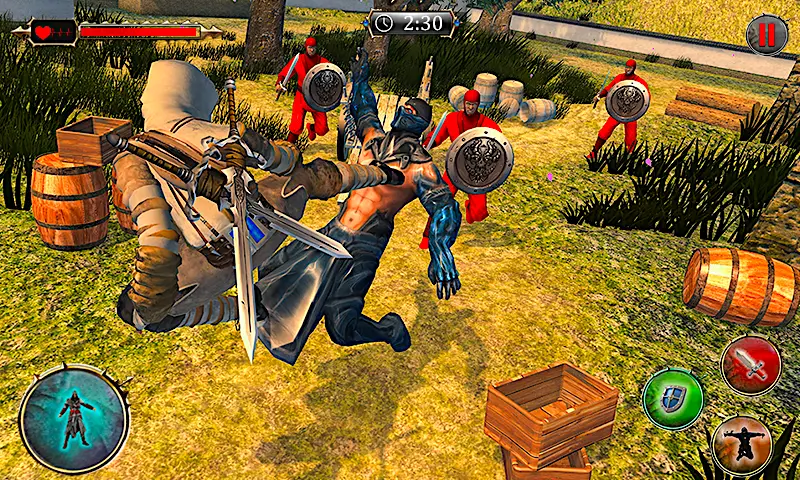Tap the red sword attack button
Image resolution: width=800 pixels, height=480 pixels.
tap(751, 365)
